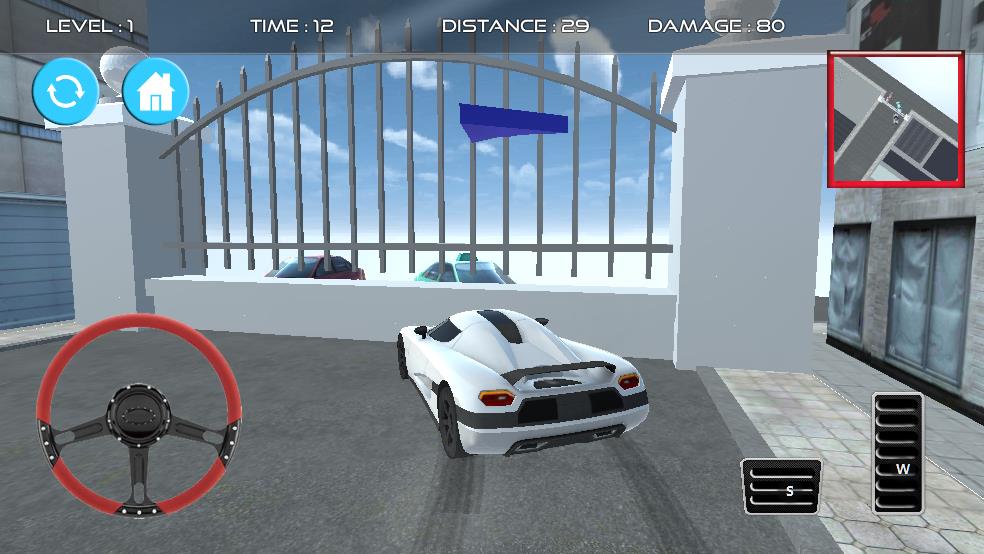Screen dimensions: 984x554
Task: Tap the S brake pedal
Action: (781, 487)
